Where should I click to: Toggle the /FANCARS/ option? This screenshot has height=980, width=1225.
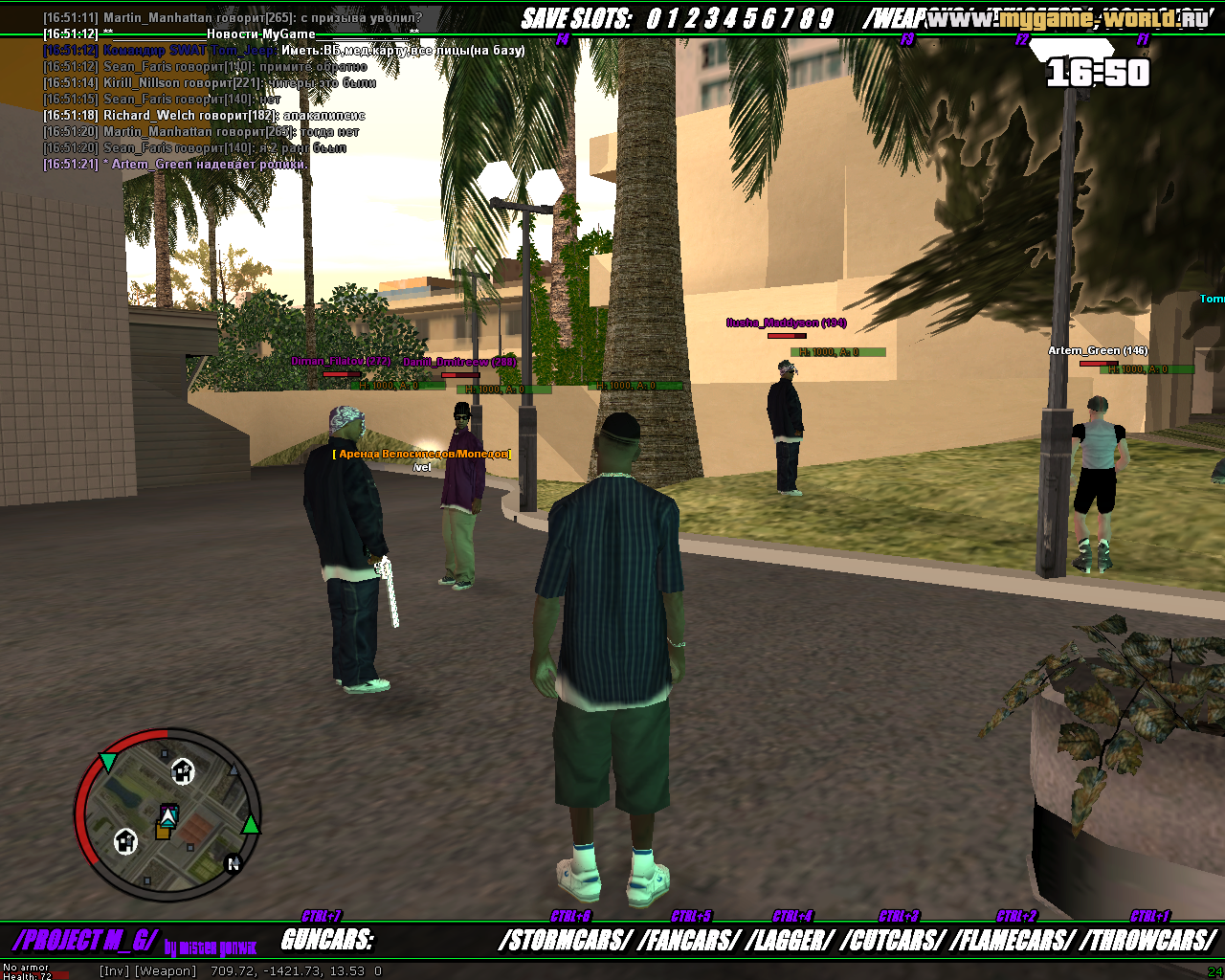[x=688, y=941]
